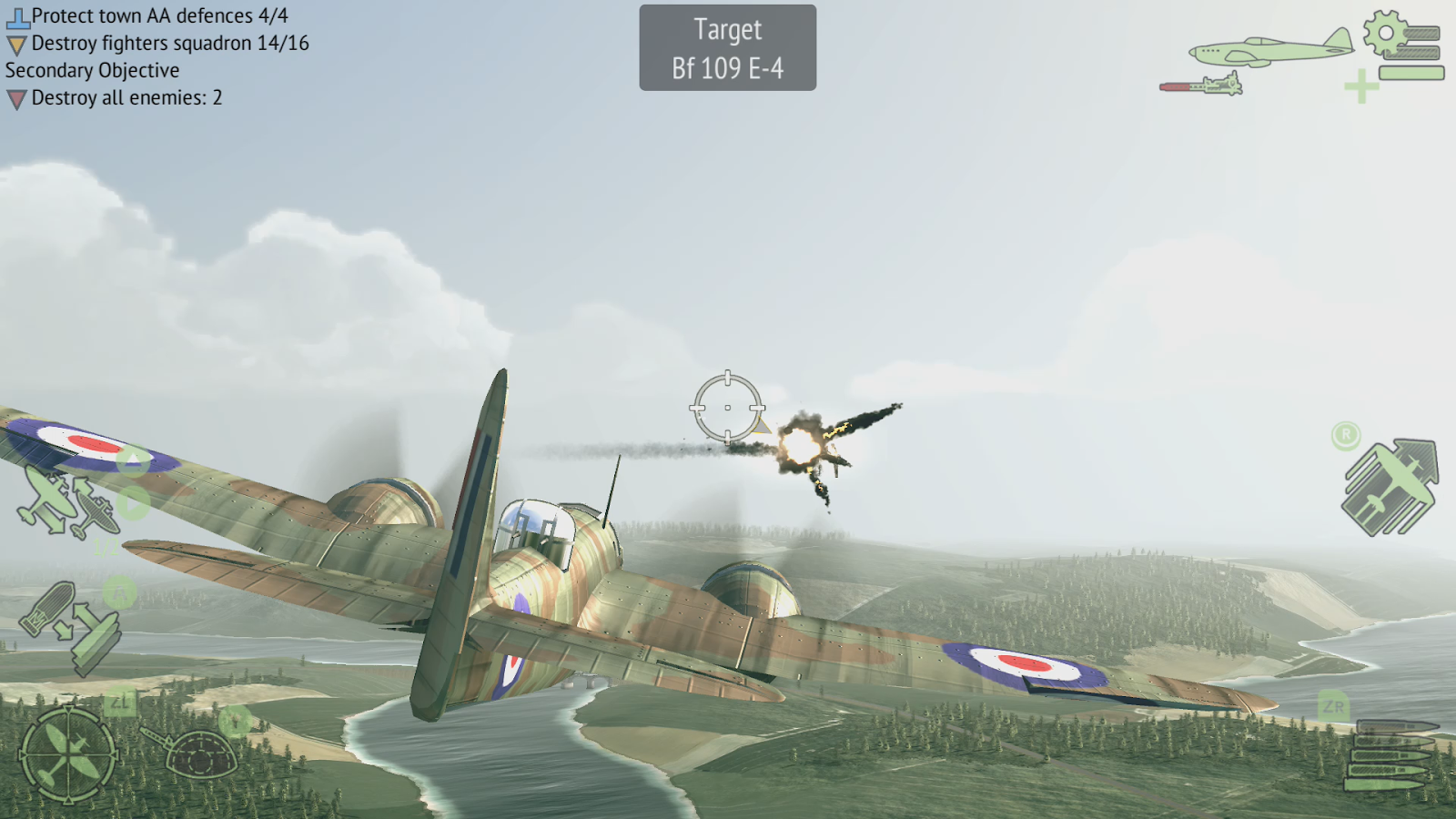Switch to the gunner turret icon
Image resolution: width=1456 pixels, height=819 pixels.
click(x=196, y=752)
